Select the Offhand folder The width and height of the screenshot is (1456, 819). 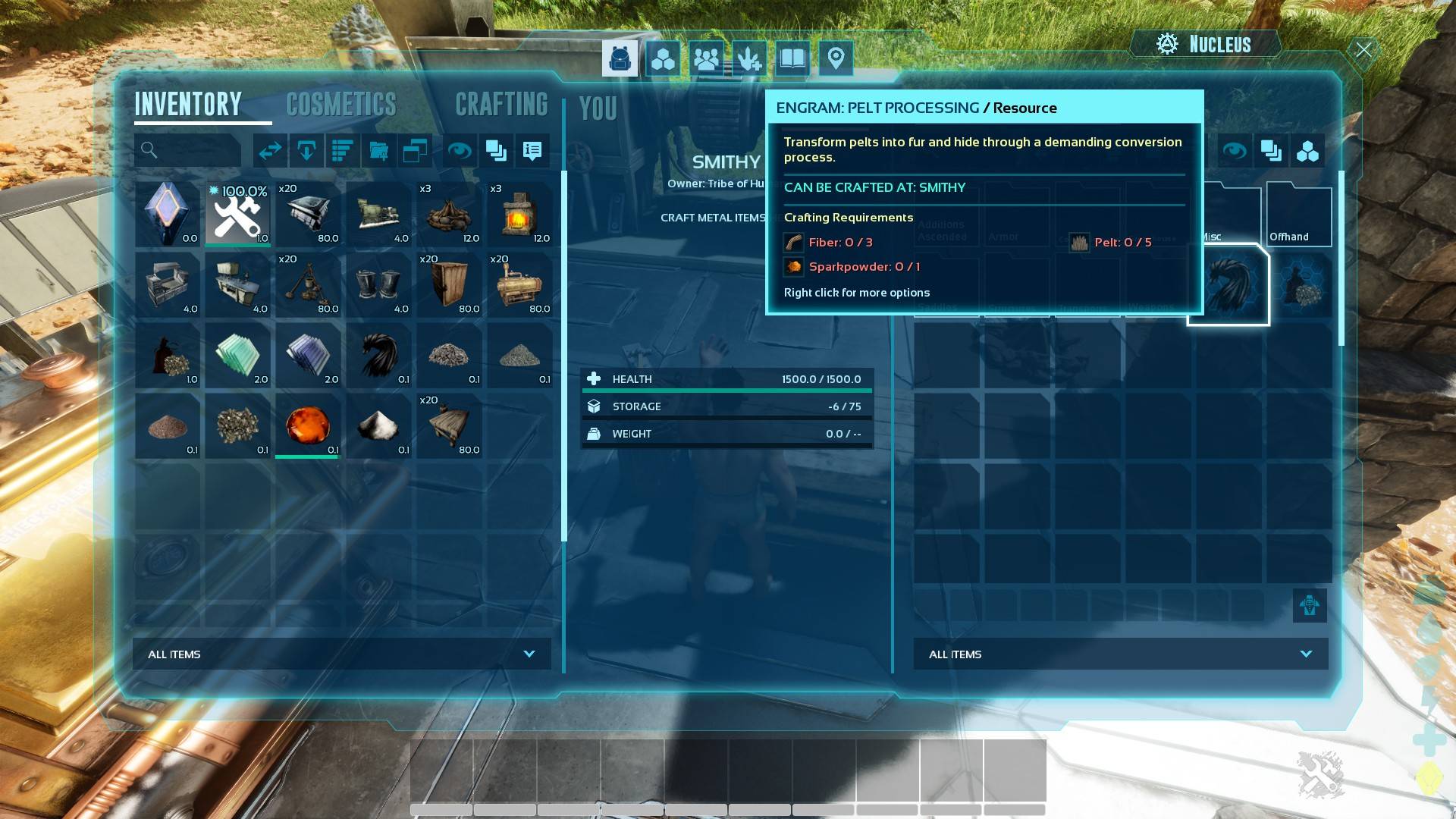point(1298,216)
